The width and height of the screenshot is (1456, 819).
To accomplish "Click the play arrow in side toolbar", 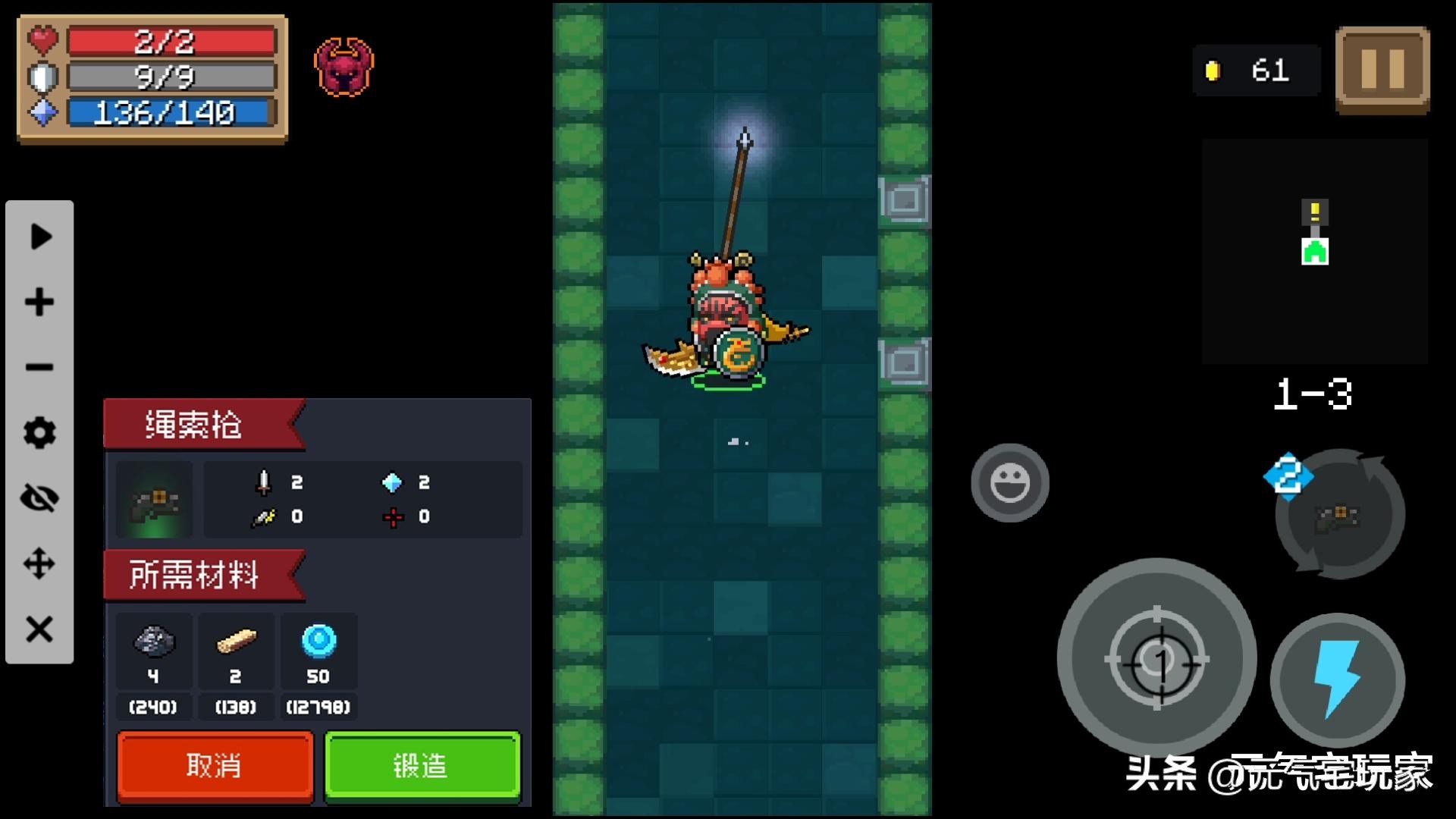I will coord(39,237).
